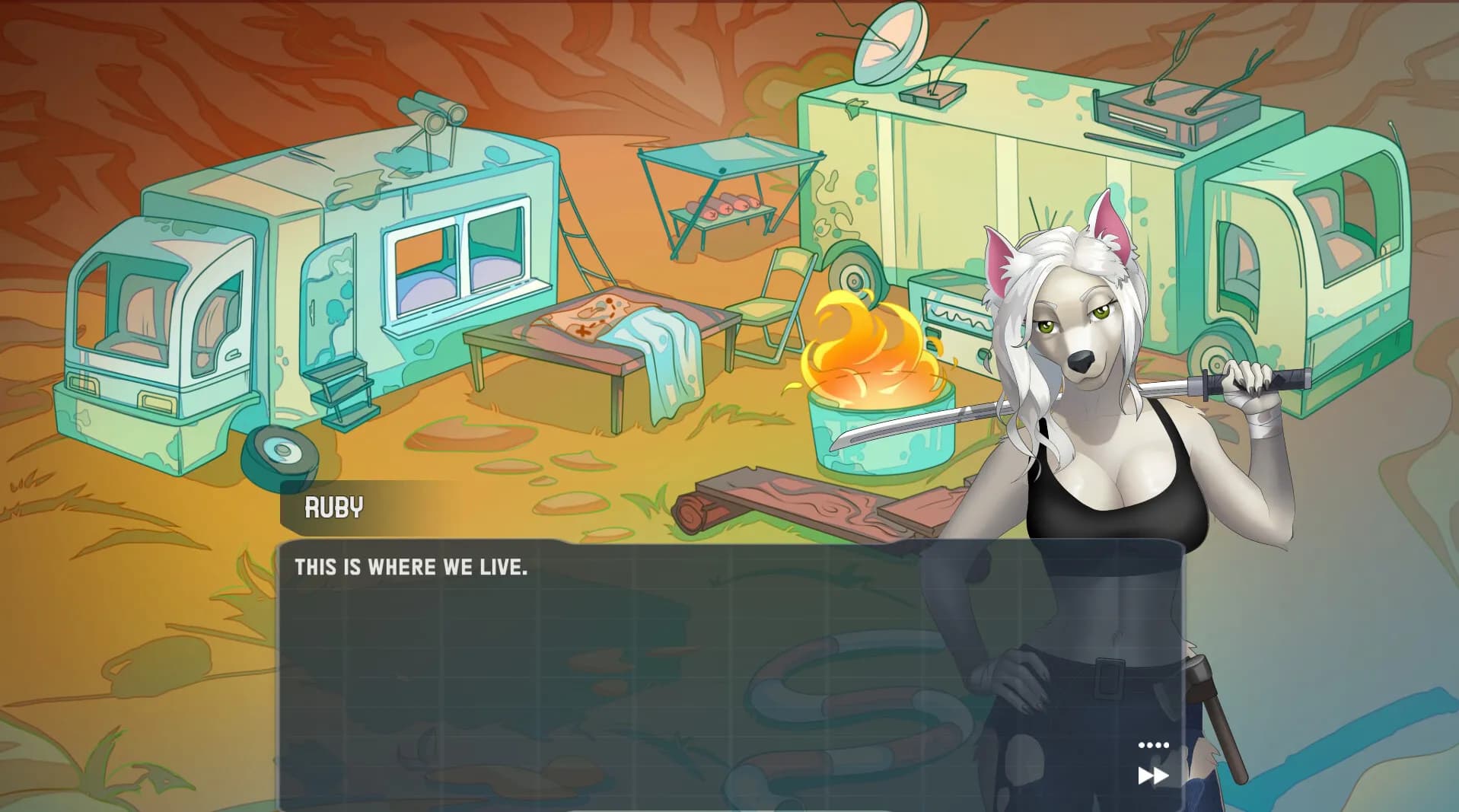Expand the quick menu via the dotted icon
Image resolution: width=1459 pixels, height=812 pixels.
click(x=1152, y=745)
